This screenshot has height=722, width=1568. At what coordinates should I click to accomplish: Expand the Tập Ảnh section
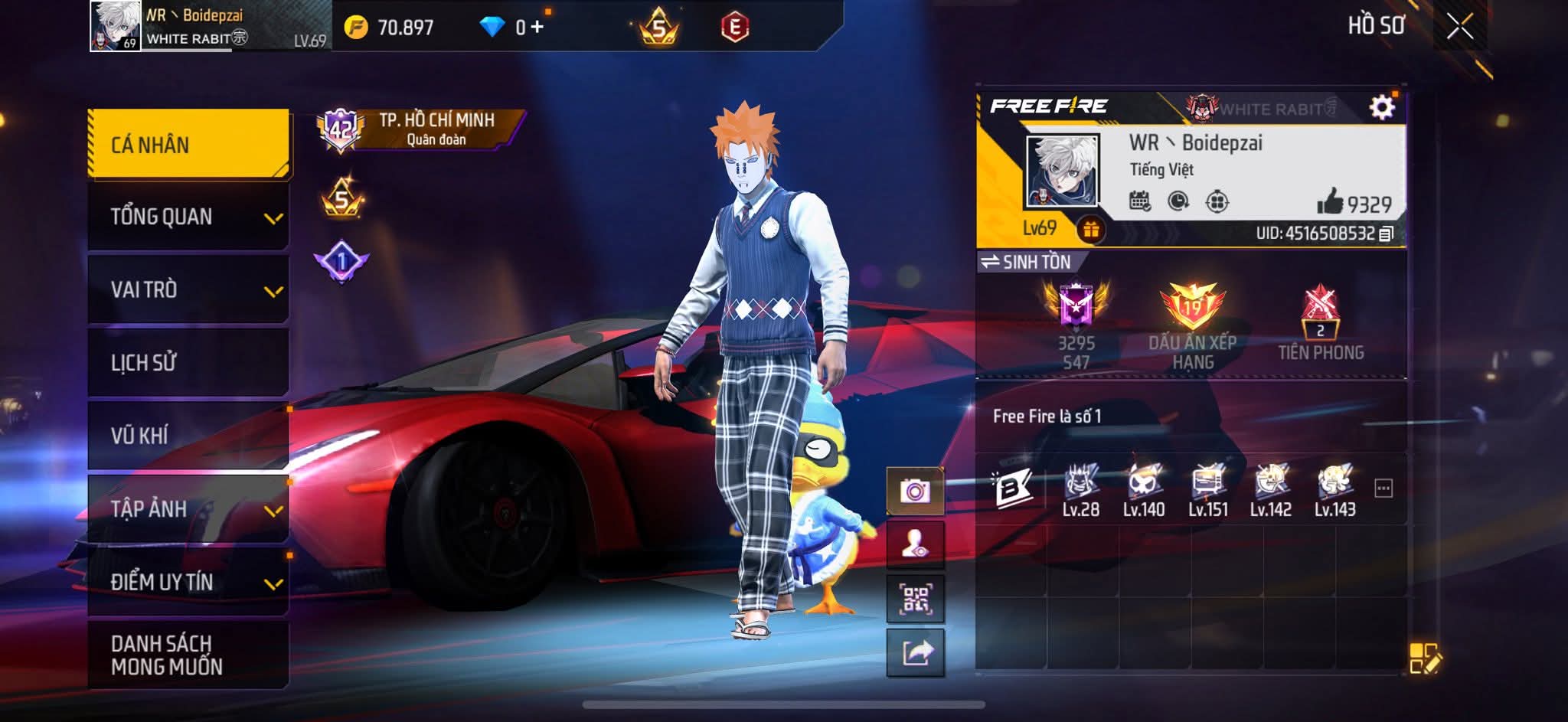(188, 509)
